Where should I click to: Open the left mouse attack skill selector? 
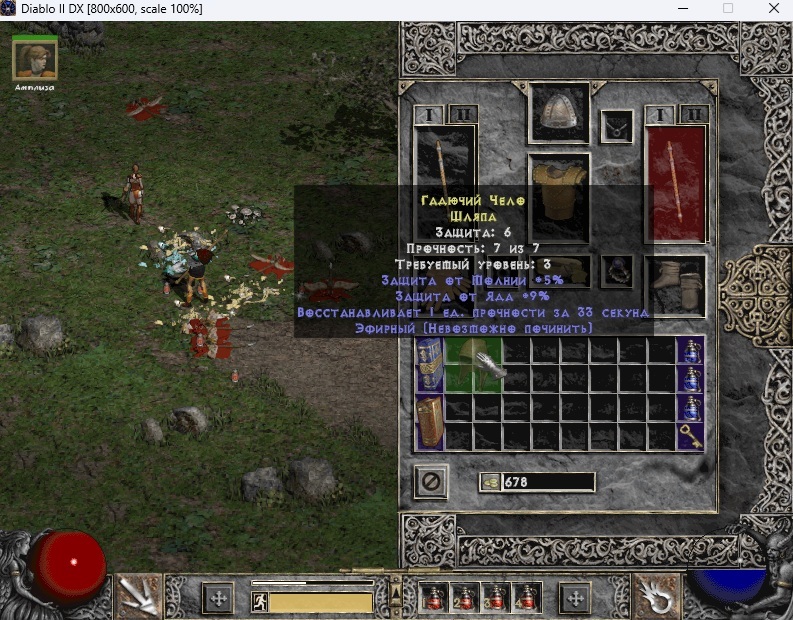138,598
